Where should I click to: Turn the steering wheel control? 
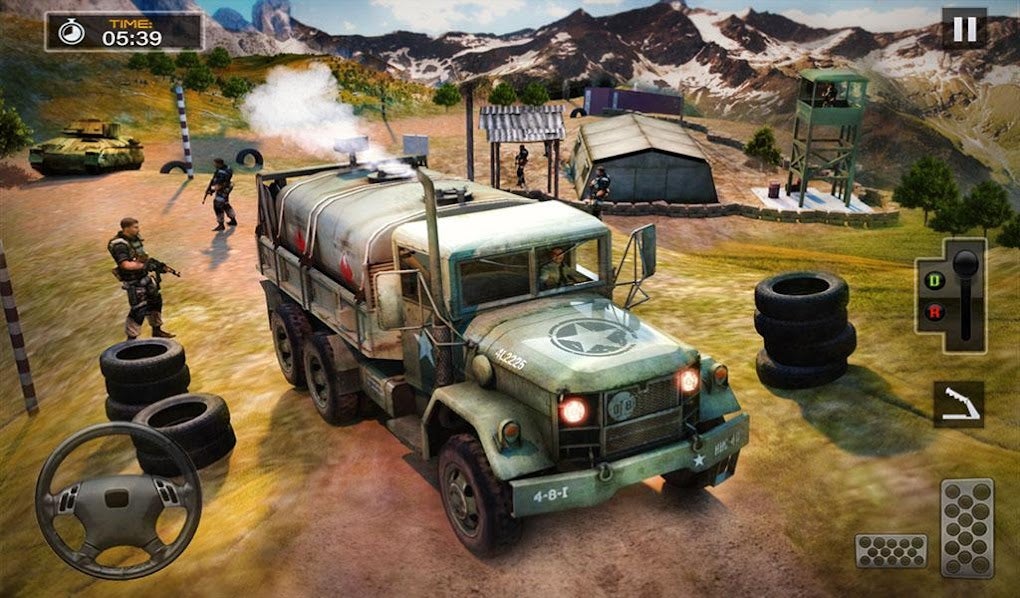[x=118, y=500]
